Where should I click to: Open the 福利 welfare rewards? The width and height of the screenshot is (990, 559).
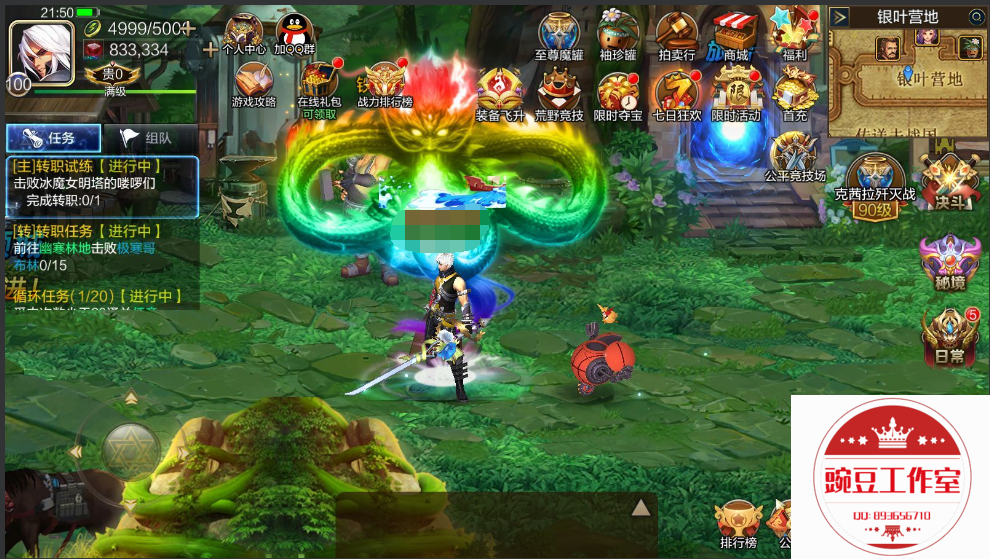[x=795, y=36]
